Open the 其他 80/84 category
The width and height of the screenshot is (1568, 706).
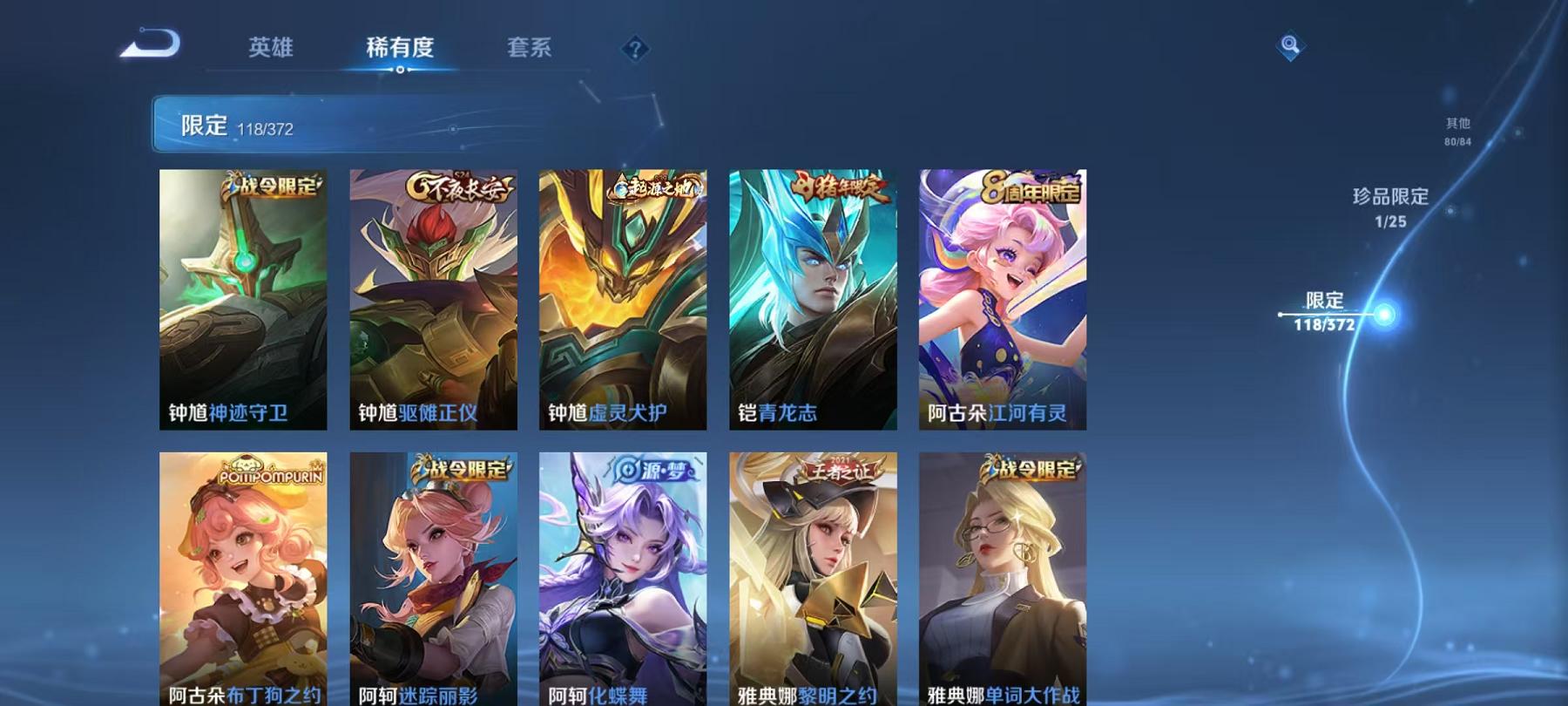point(1456,131)
